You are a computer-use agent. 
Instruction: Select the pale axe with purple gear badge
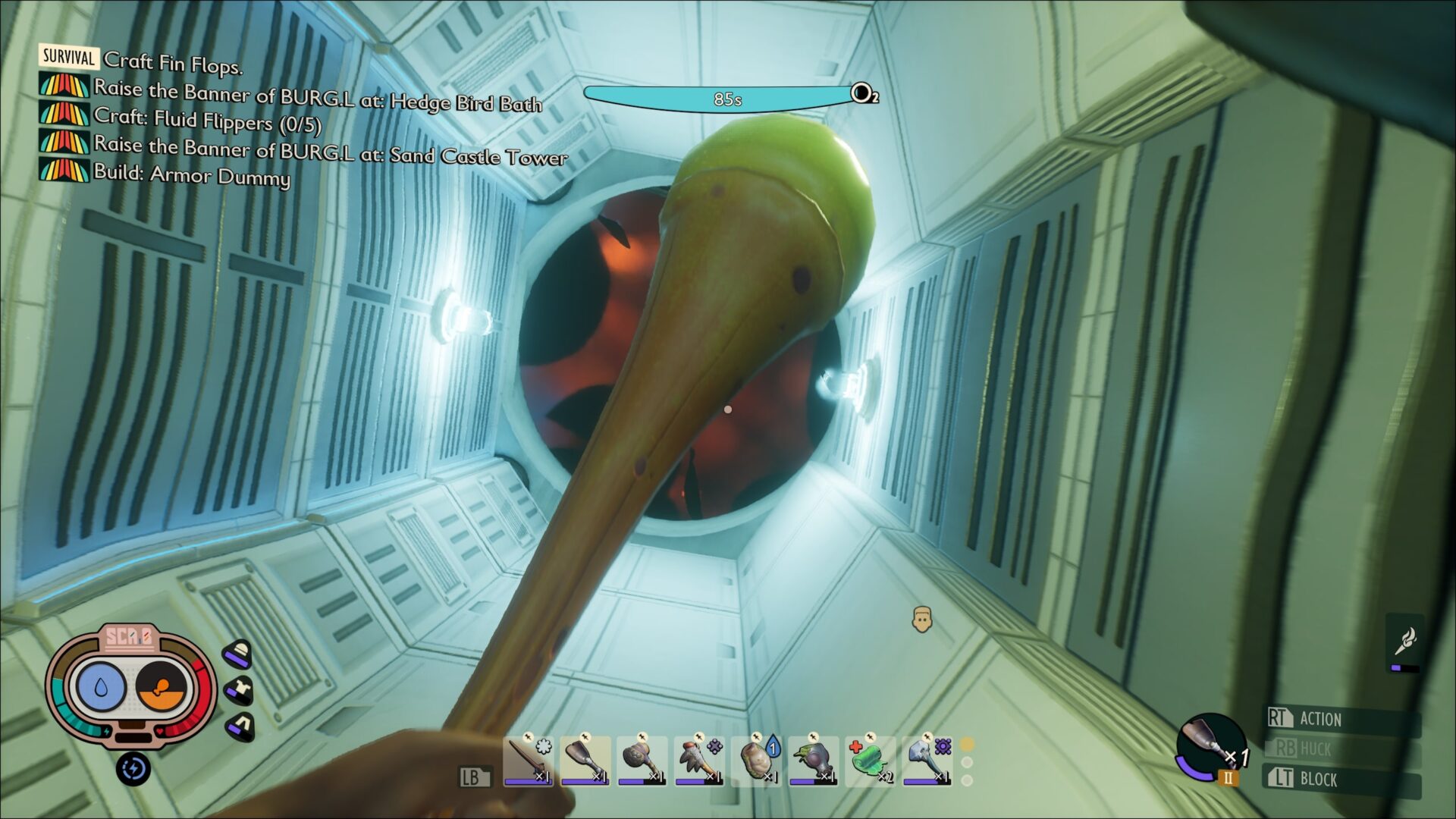pyautogui.click(x=927, y=759)
